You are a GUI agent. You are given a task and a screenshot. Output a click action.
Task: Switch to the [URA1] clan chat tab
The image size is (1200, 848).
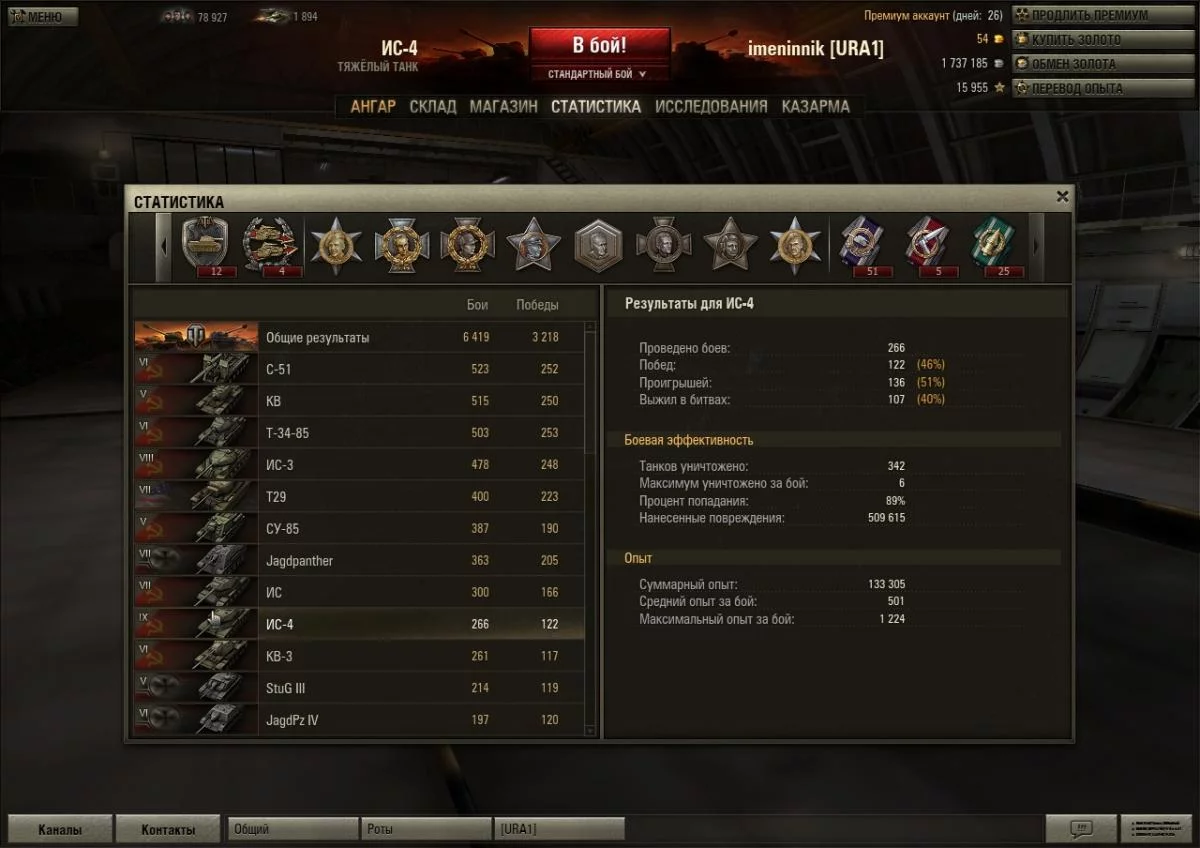click(559, 830)
